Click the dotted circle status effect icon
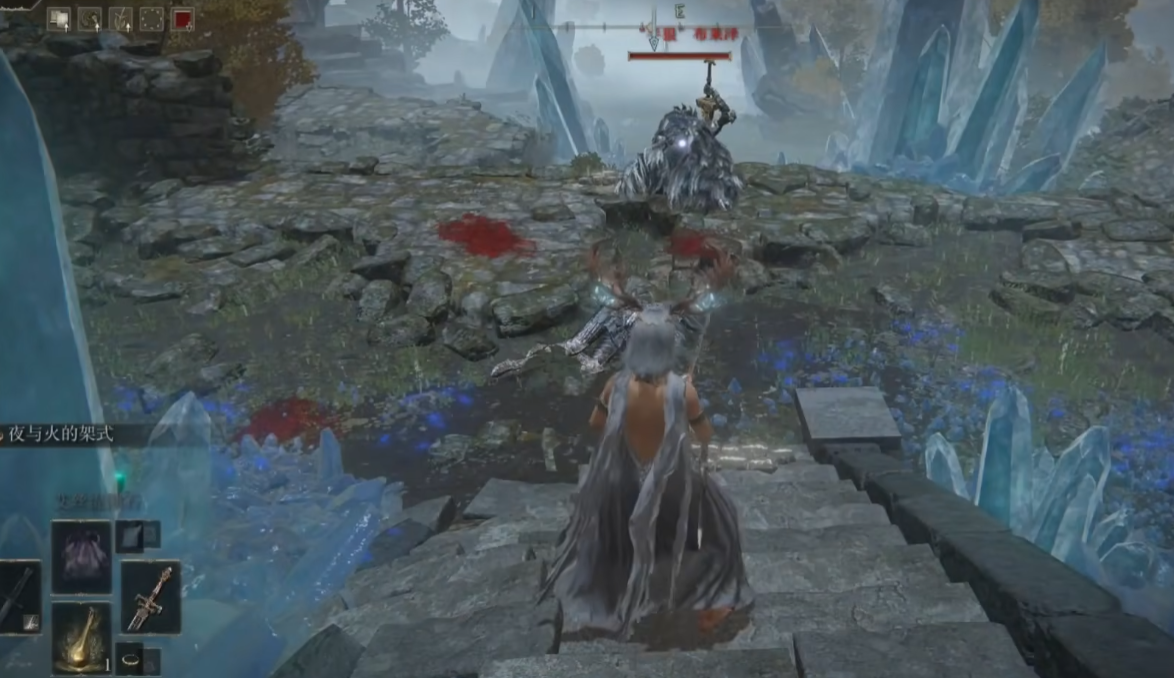Screen dimensions: 1174x678 point(151,19)
